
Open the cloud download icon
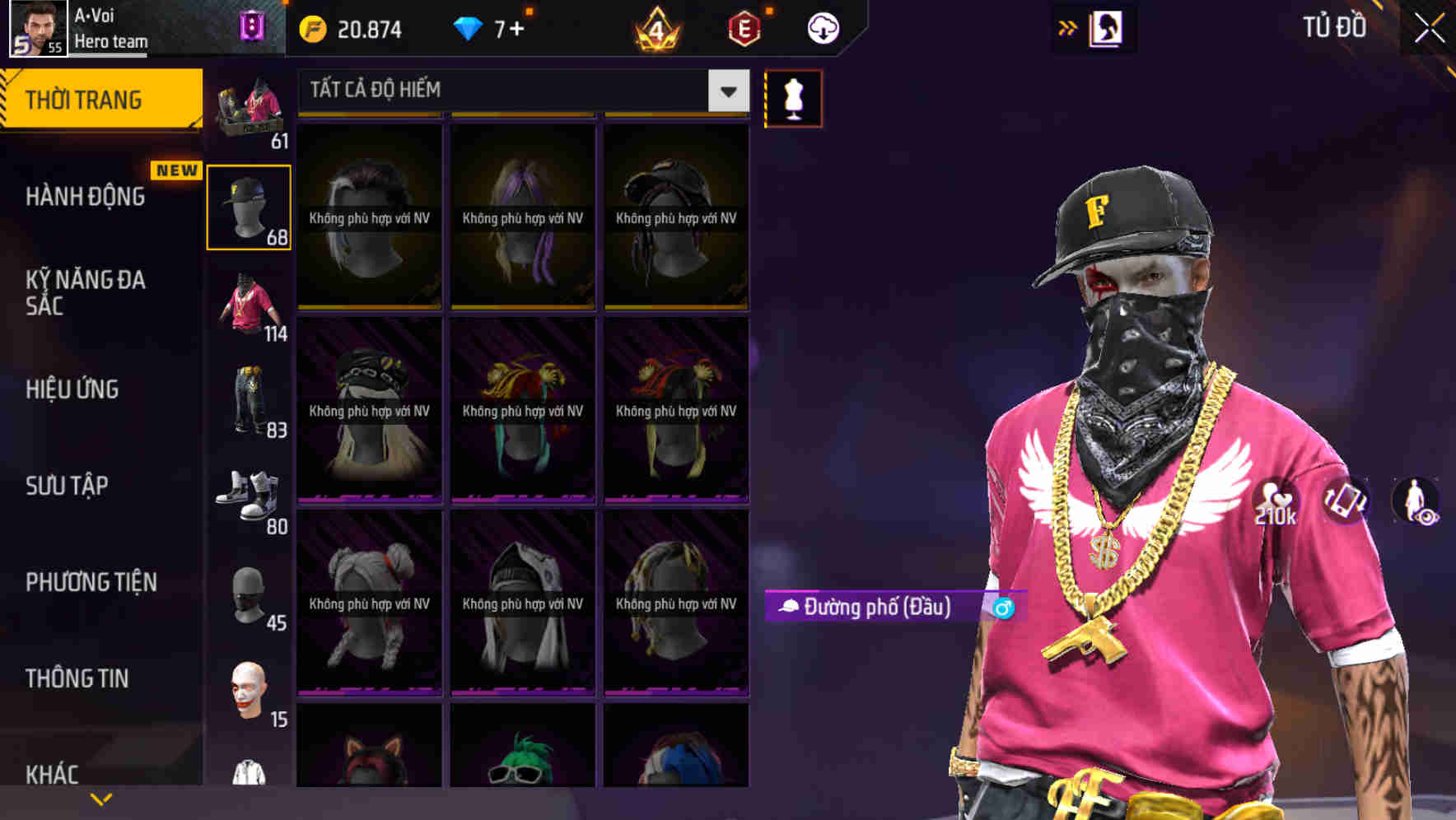pyautogui.click(x=823, y=27)
